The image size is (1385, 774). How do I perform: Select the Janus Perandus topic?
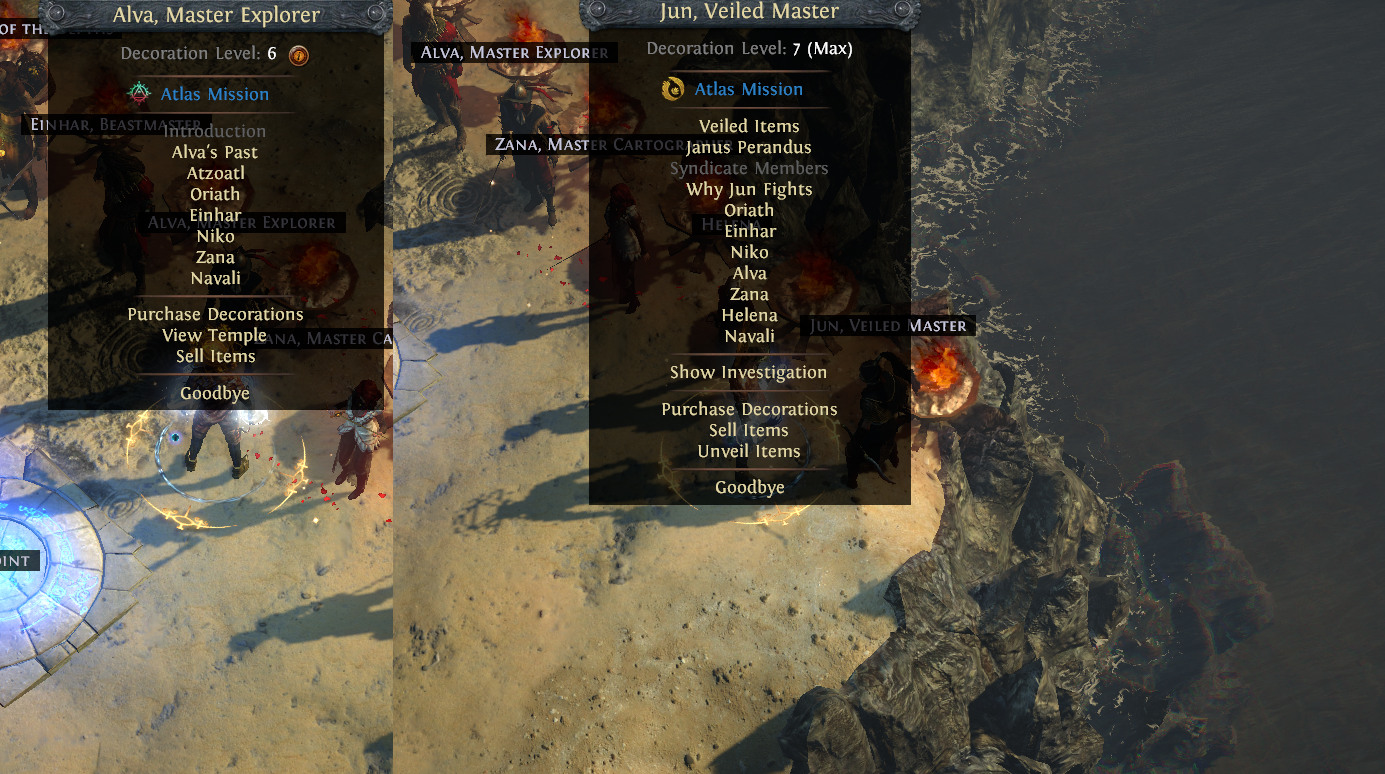click(749, 147)
